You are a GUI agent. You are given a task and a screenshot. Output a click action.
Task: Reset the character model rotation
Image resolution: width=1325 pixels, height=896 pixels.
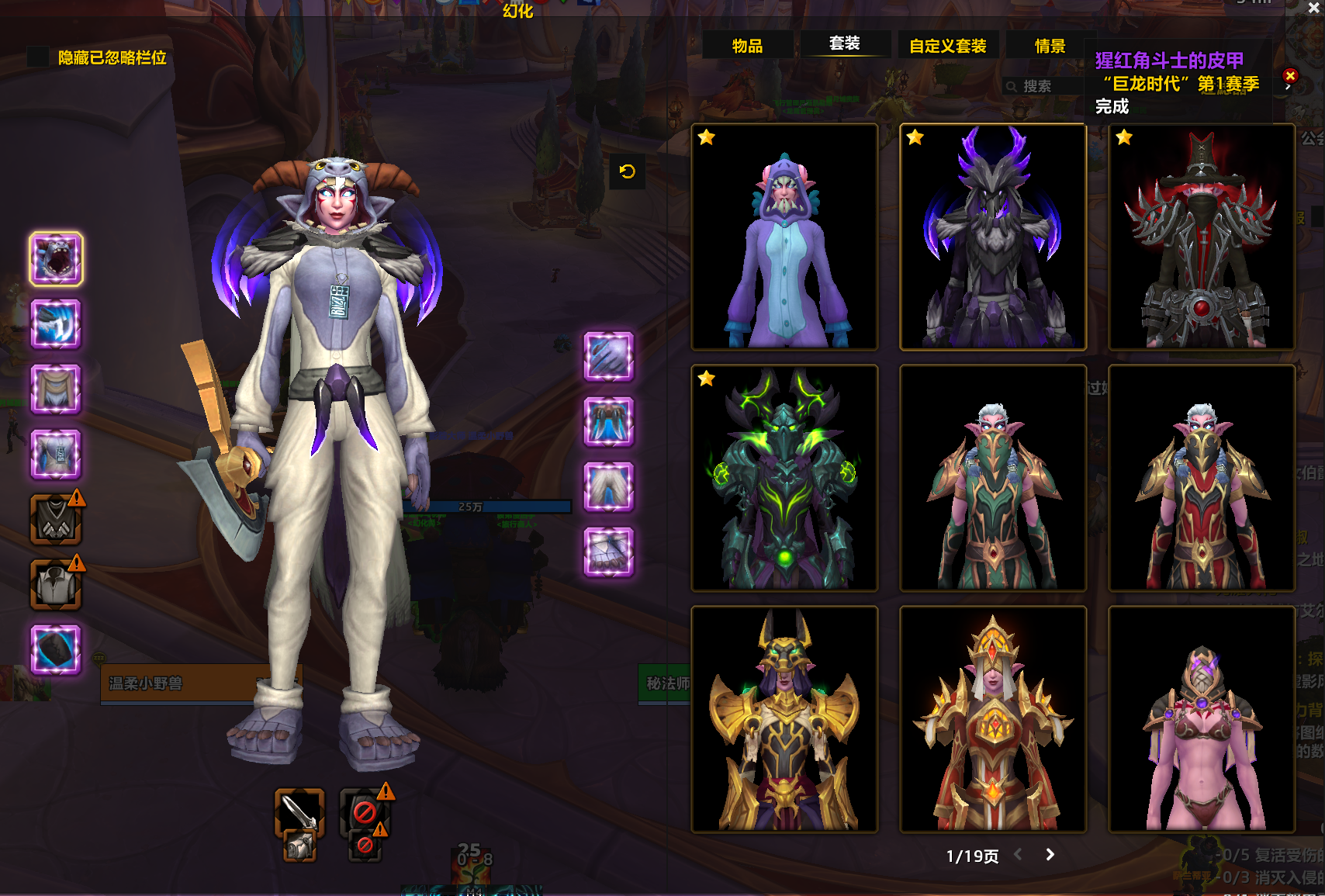[x=628, y=171]
